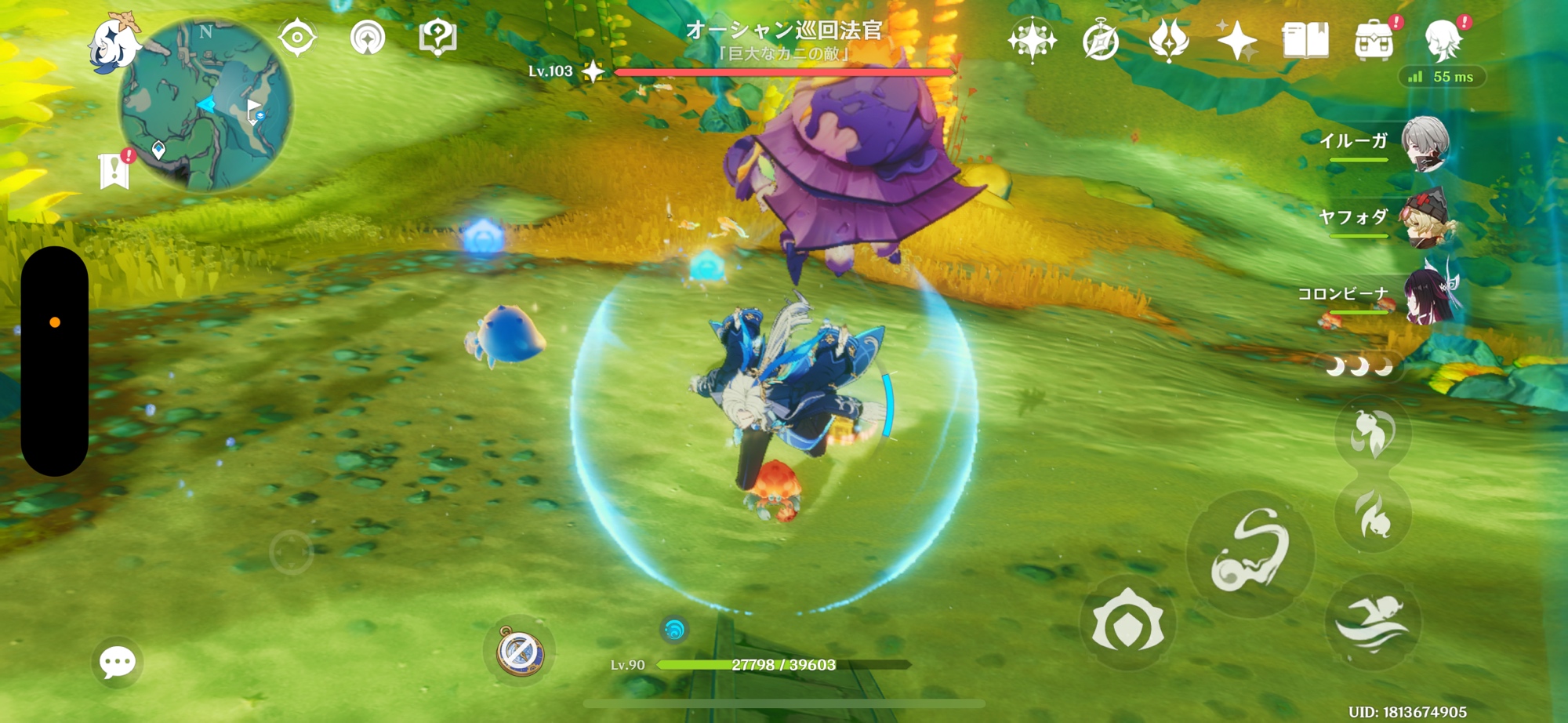Viewport: 1568px width, 723px height.
Task: Trigger the elemental burst flame button
Action: pyautogui.click(x=1372, y=514)
